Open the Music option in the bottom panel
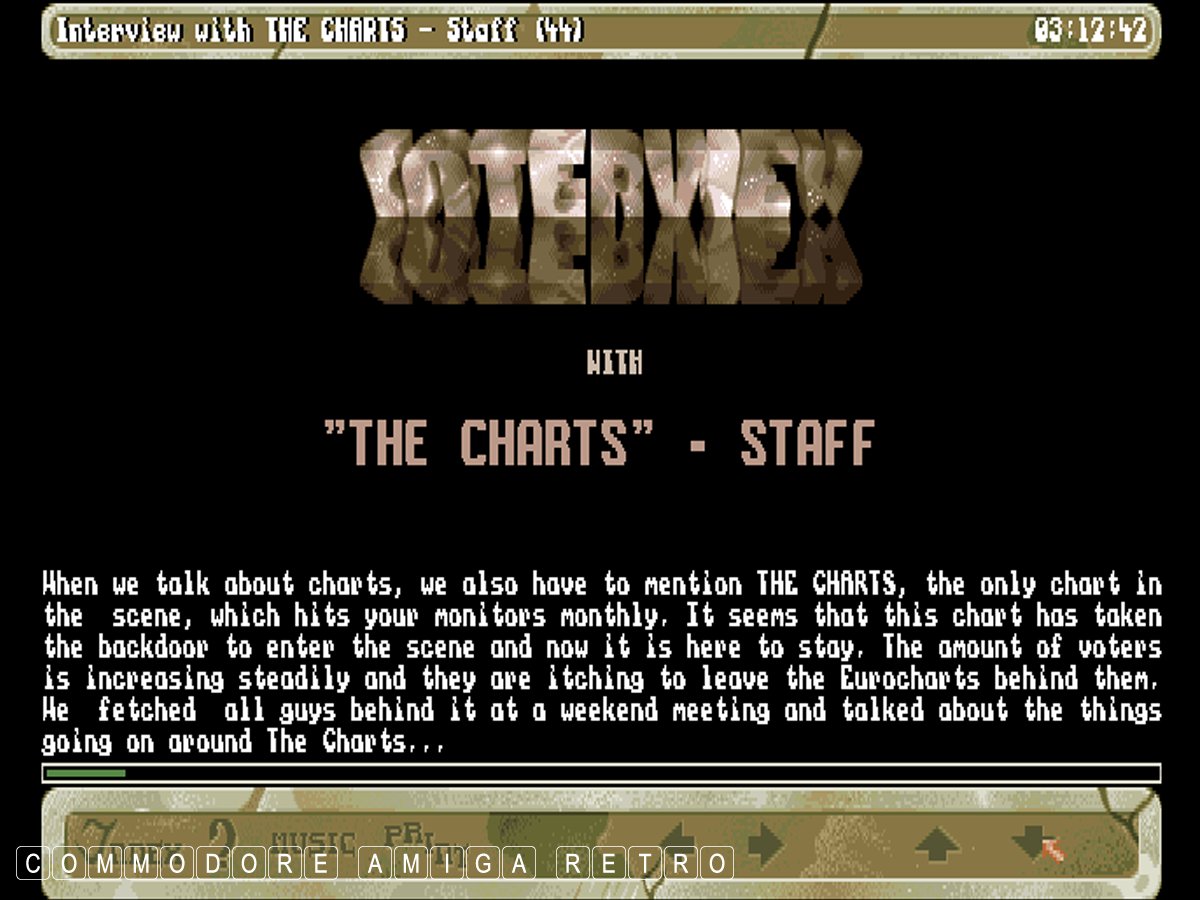Image resolution: width=1200 pixels, height=900 pixels. 314,843
